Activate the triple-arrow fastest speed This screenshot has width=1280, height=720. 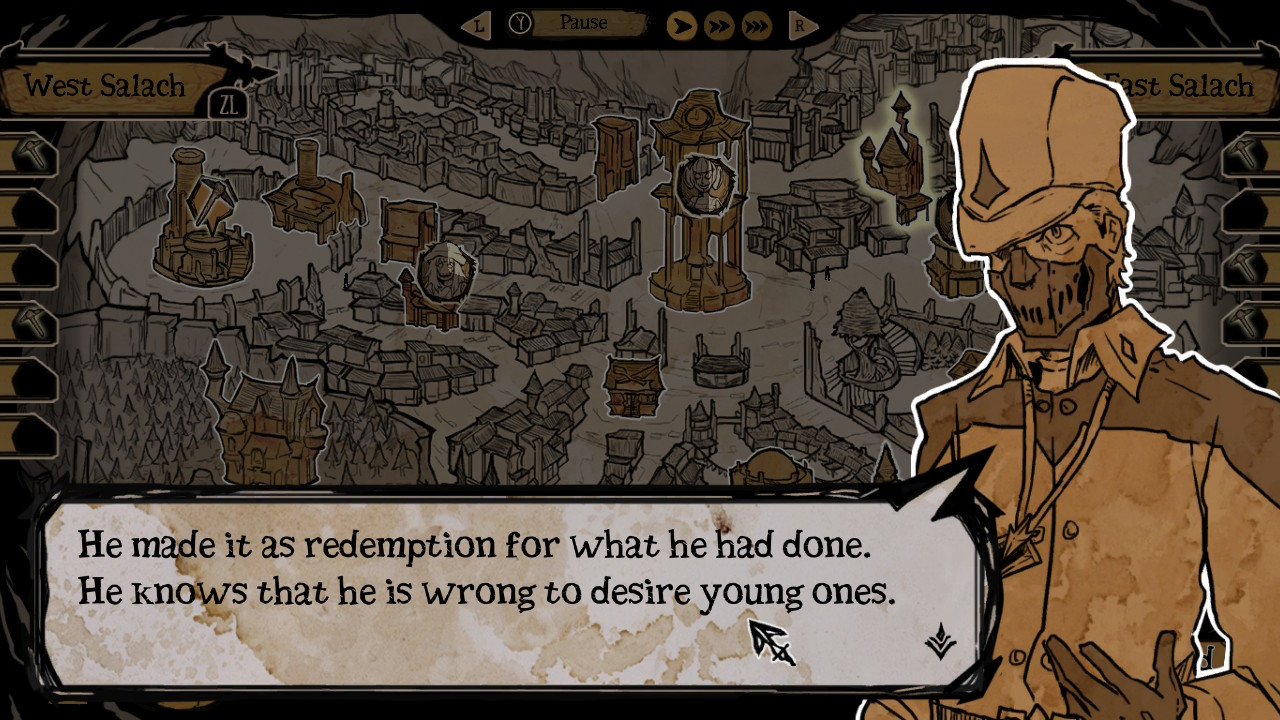point(754,25)
